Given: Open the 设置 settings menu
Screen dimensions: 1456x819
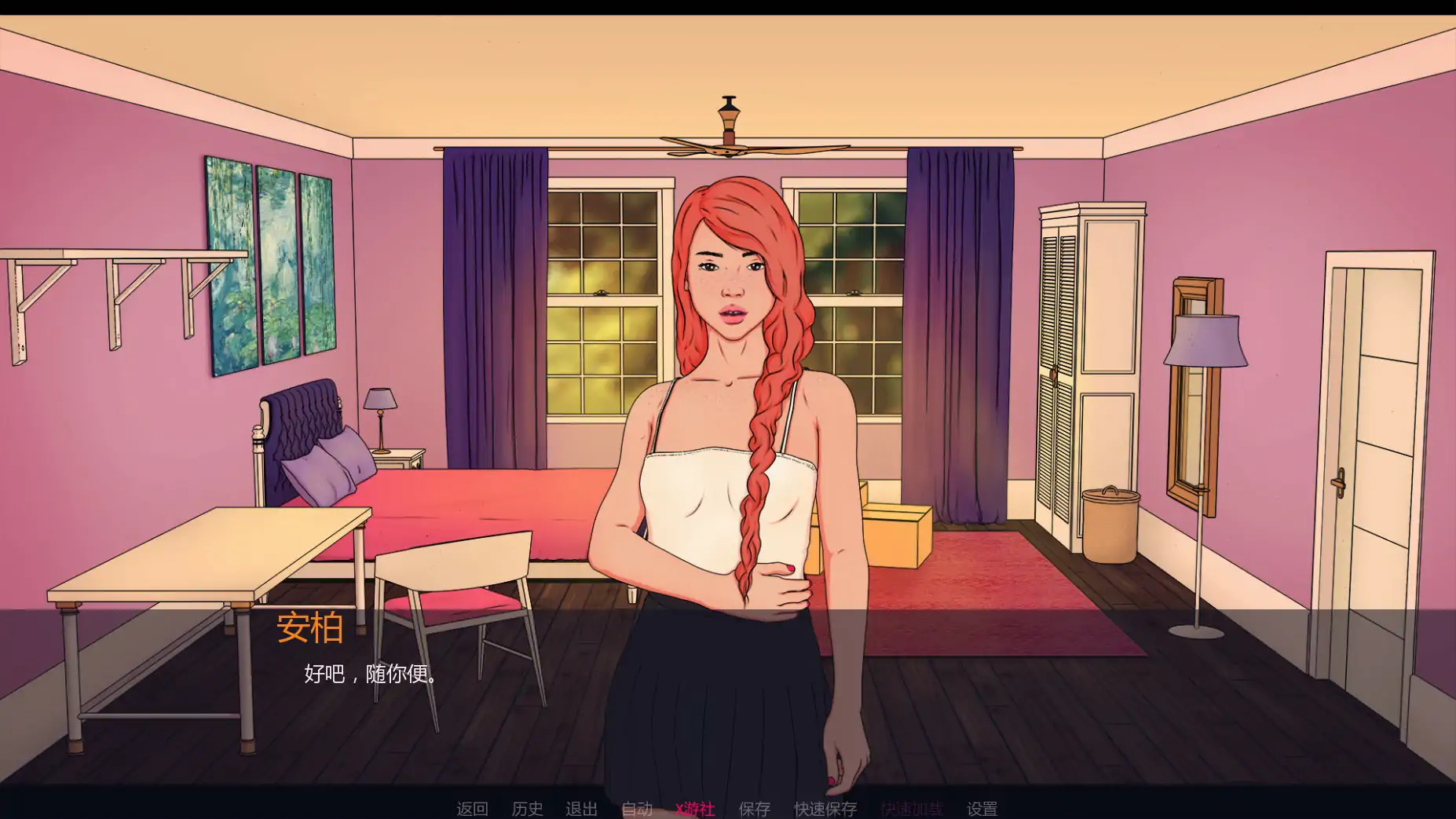Looking at the screenshot, I should point(982,808).
